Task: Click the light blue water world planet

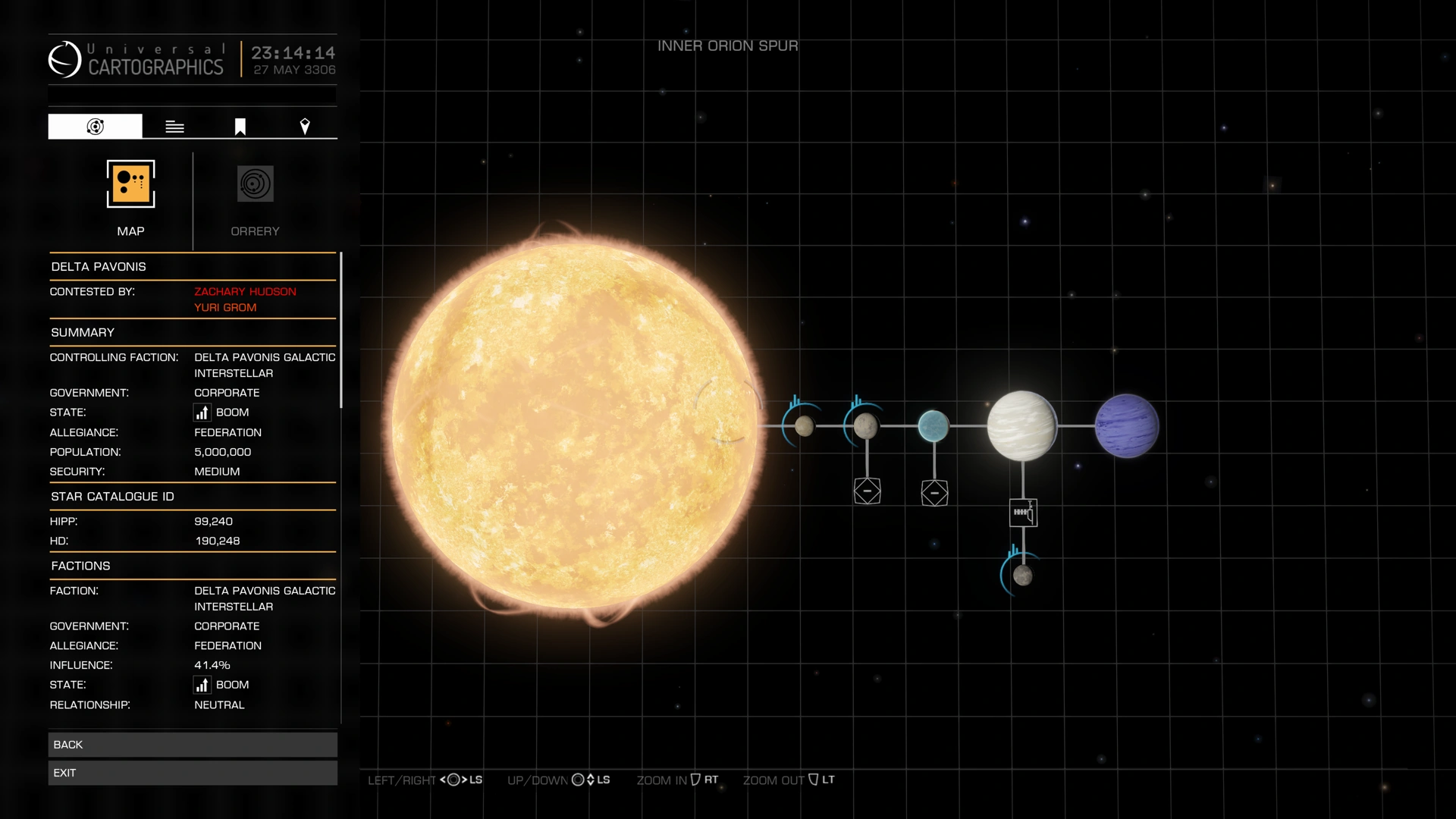Action: click(934, 425)
